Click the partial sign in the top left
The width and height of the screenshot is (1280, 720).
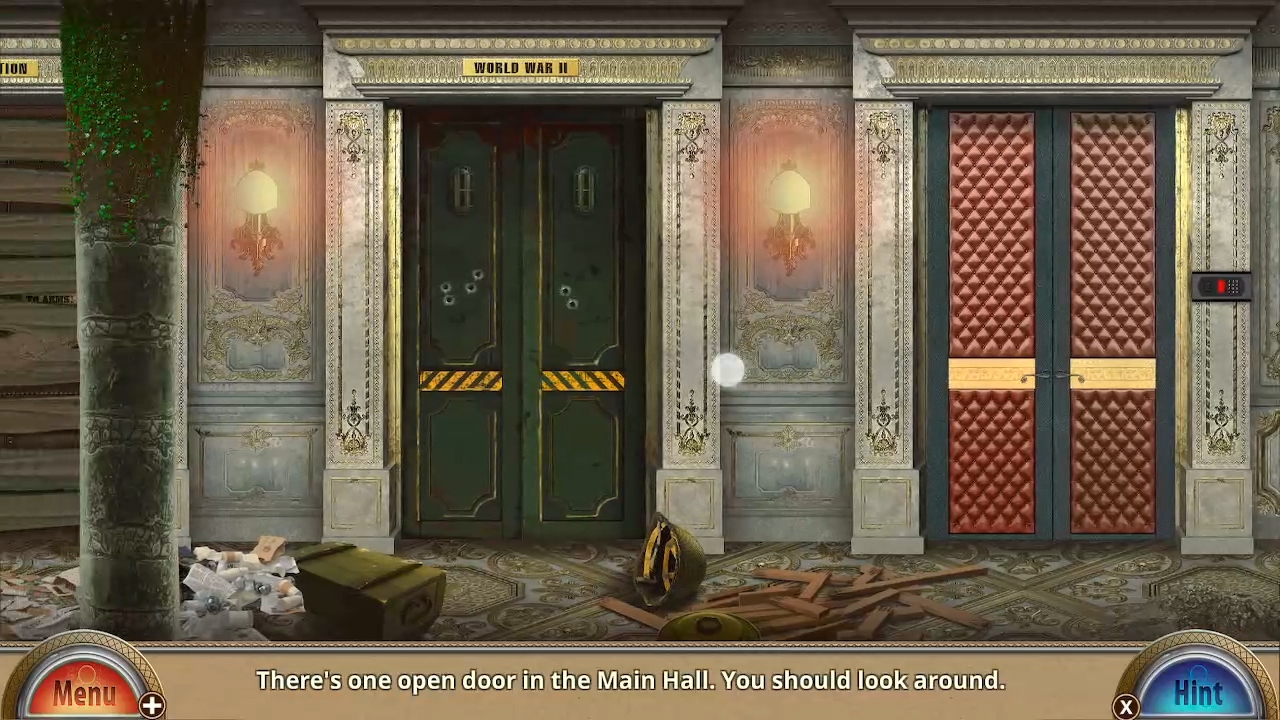tap(15, 68)
